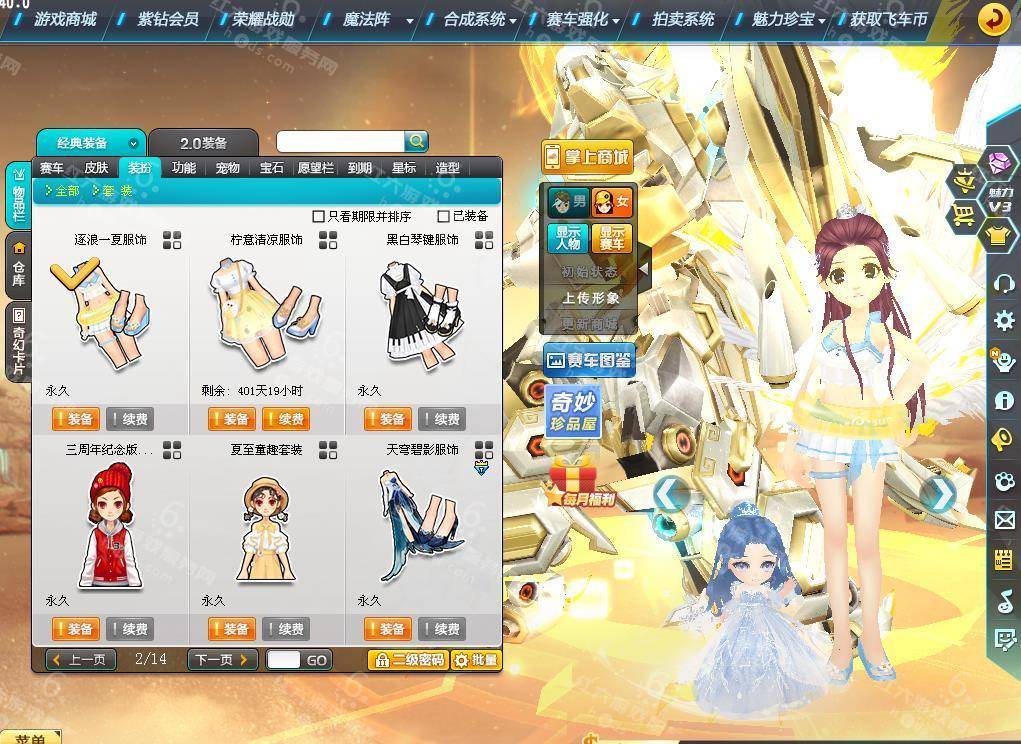Click the orange back arrow button
This screenshot has width=1021, height=744.
tap(993, 19)
